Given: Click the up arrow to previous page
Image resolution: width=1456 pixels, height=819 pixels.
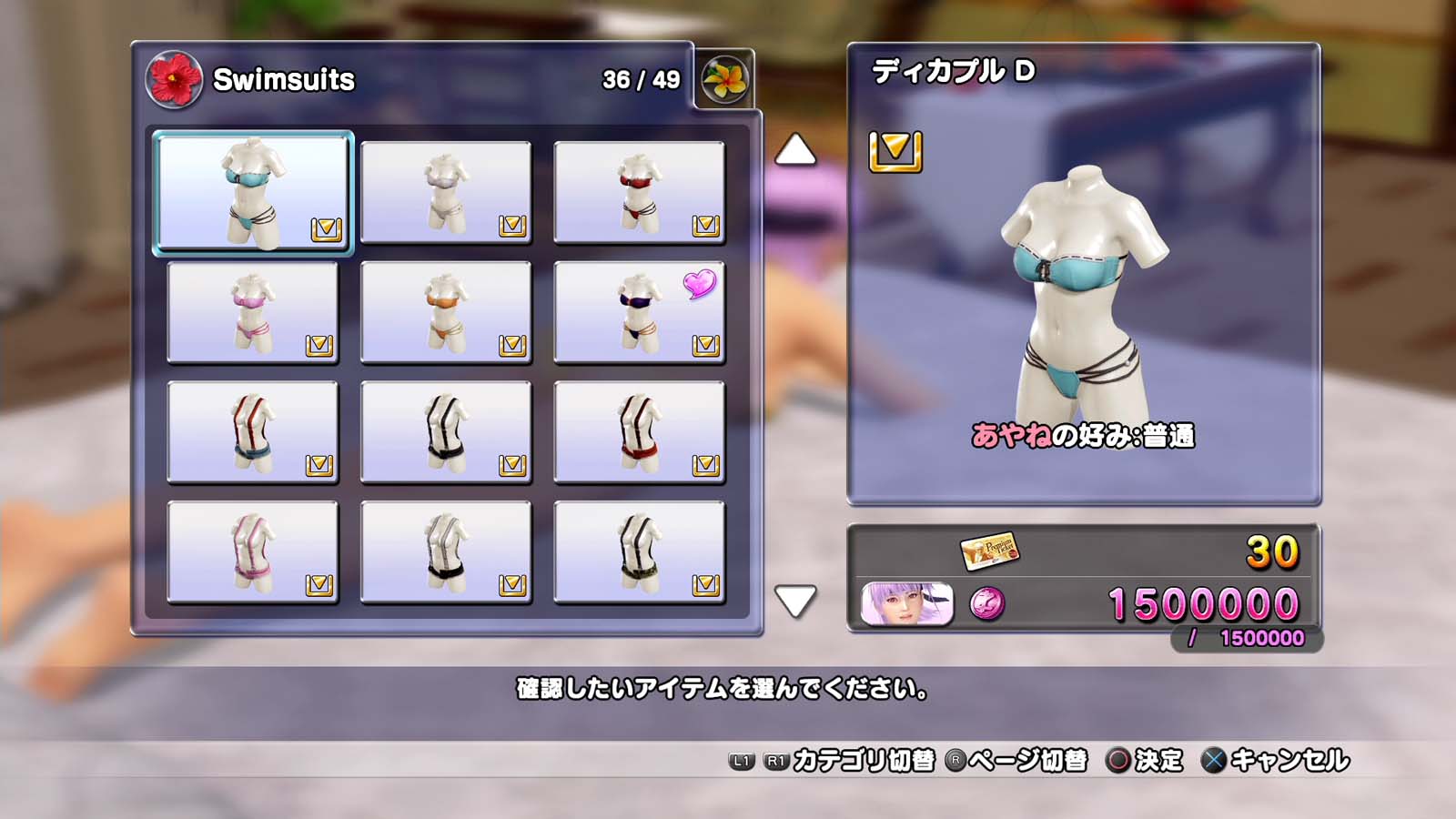Looking at the screenshot, I should point(794,150).
